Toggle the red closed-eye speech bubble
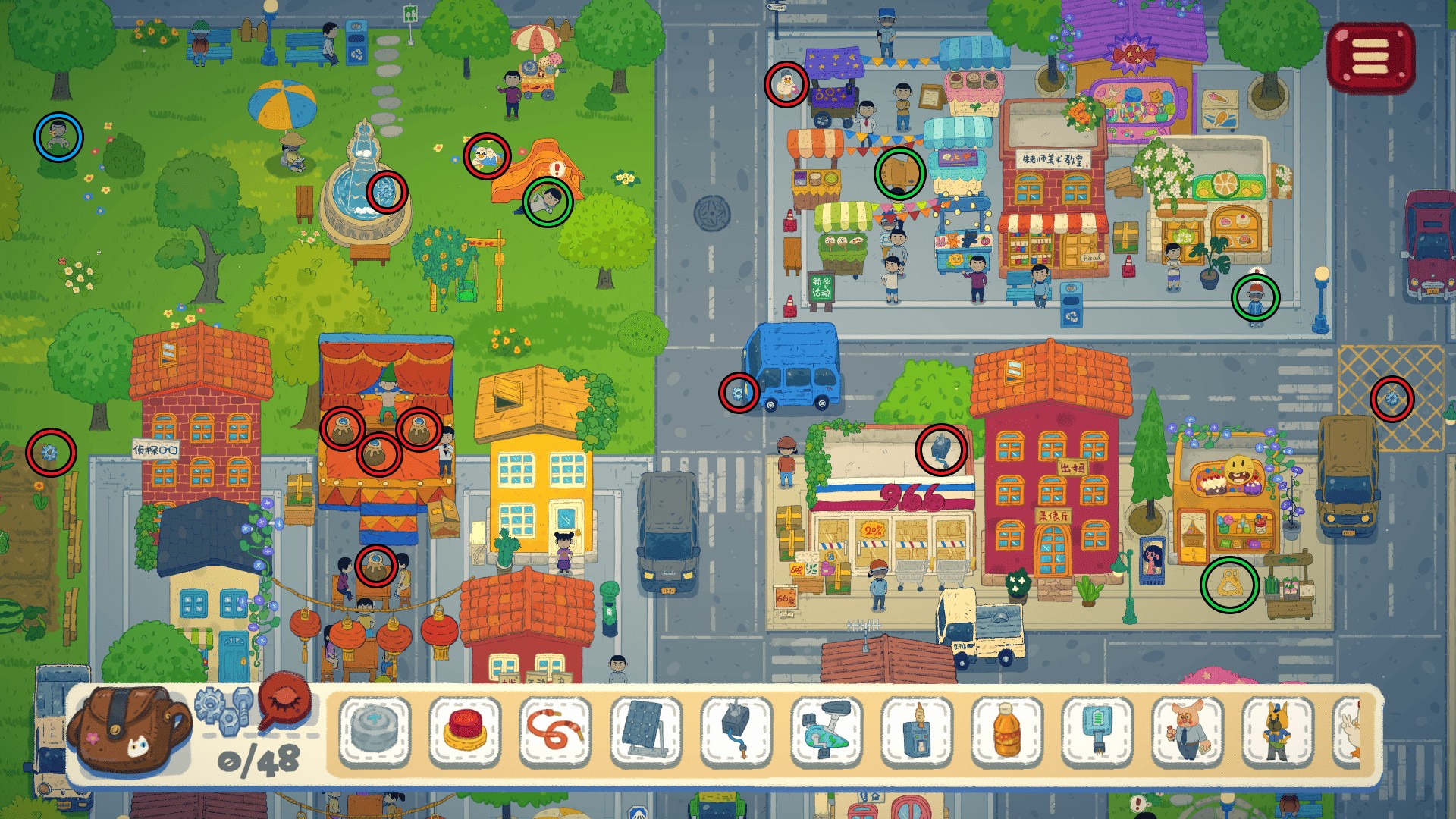Viewport: 1456px width, 819px height. pos(285,701)
